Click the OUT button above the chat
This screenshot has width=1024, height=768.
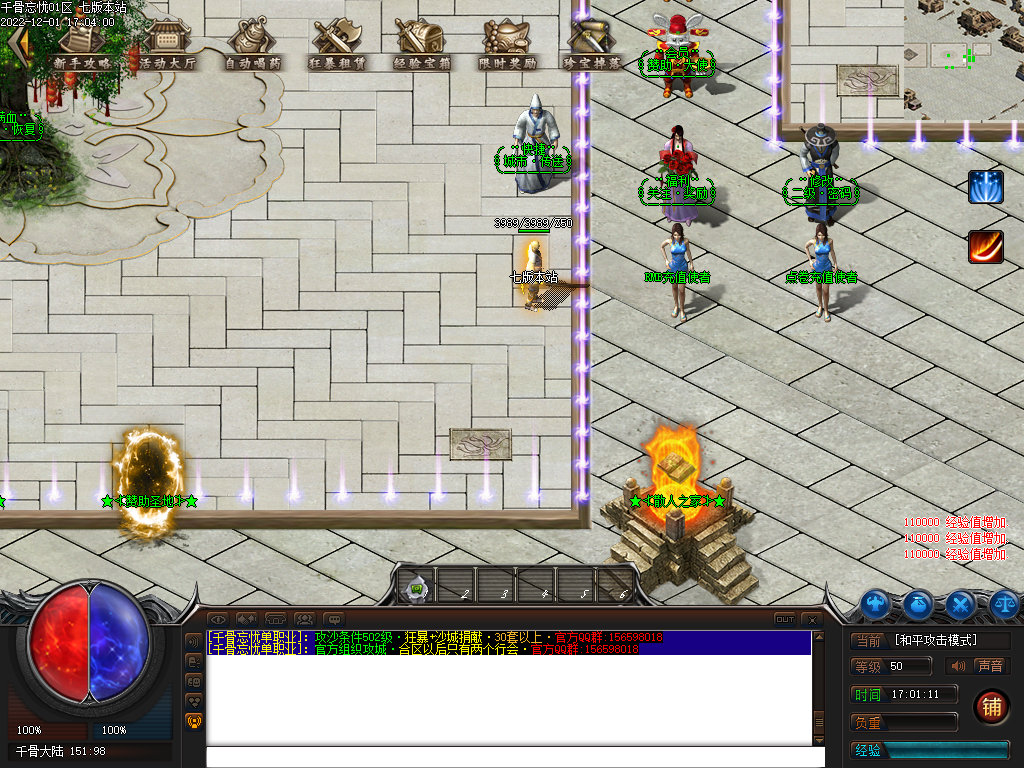click(x=785, y=620)
